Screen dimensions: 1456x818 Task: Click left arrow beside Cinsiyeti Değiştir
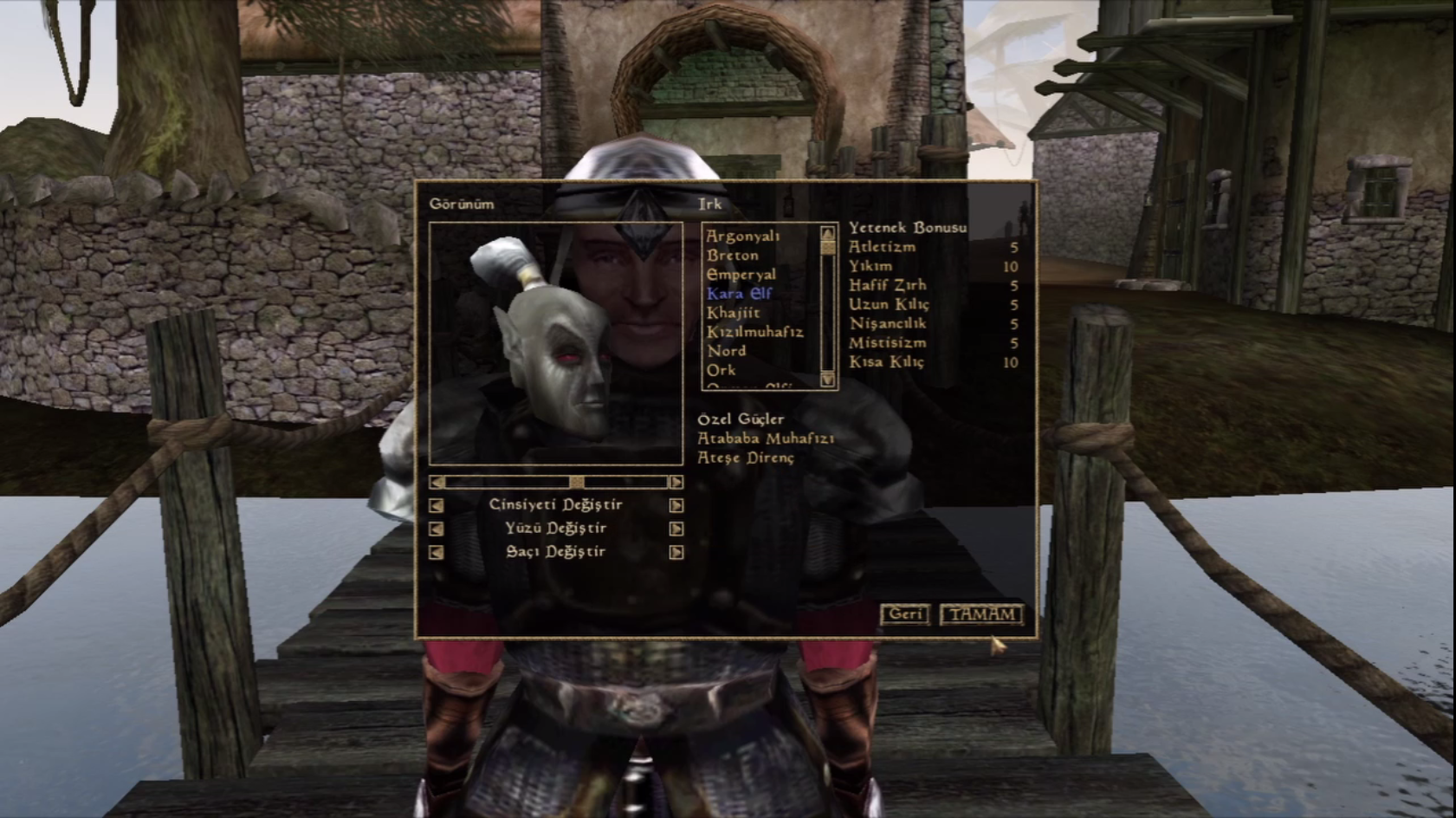[437, 505]
